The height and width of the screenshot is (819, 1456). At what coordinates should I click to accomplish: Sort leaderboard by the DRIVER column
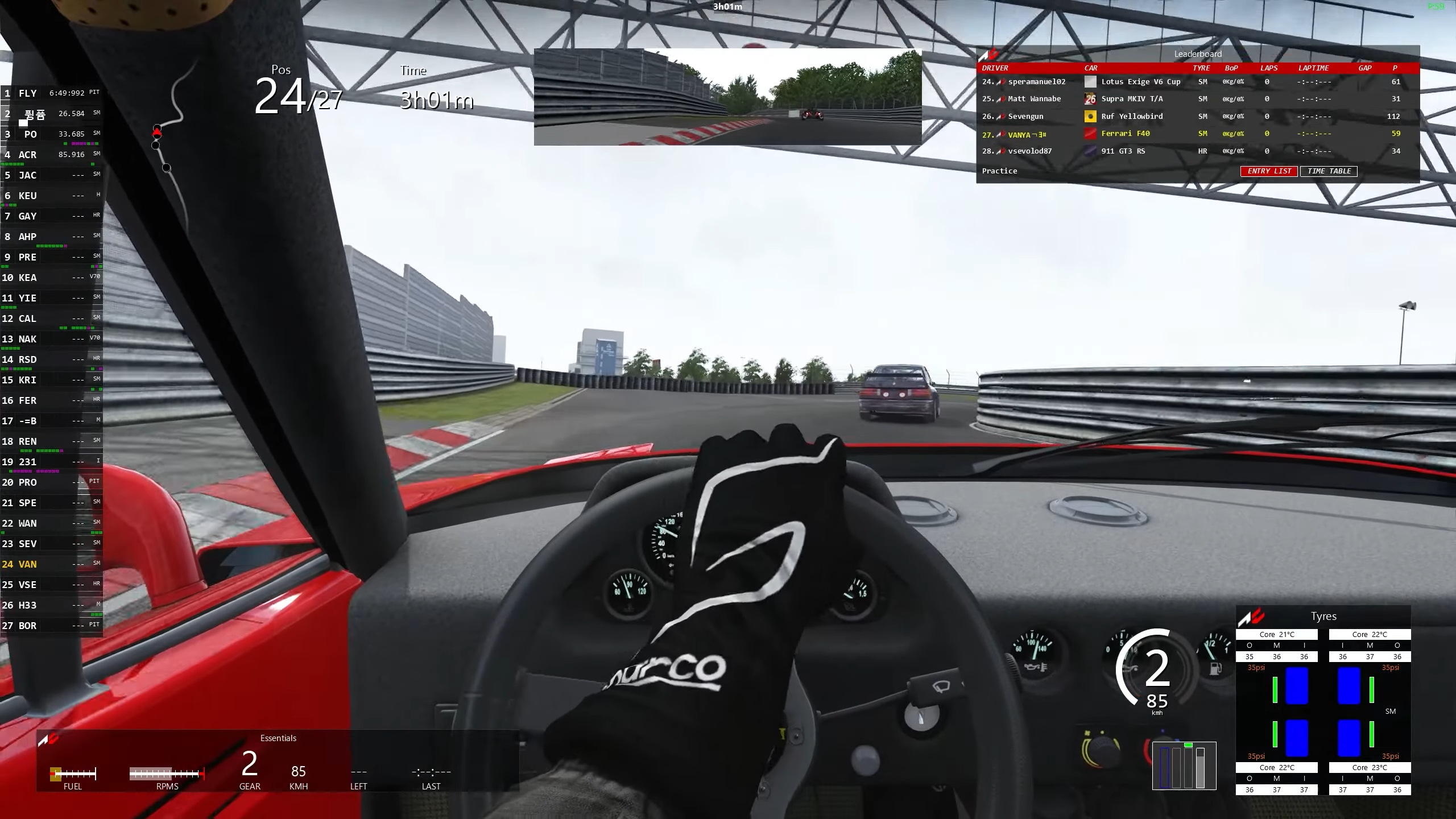coord(995,68)
